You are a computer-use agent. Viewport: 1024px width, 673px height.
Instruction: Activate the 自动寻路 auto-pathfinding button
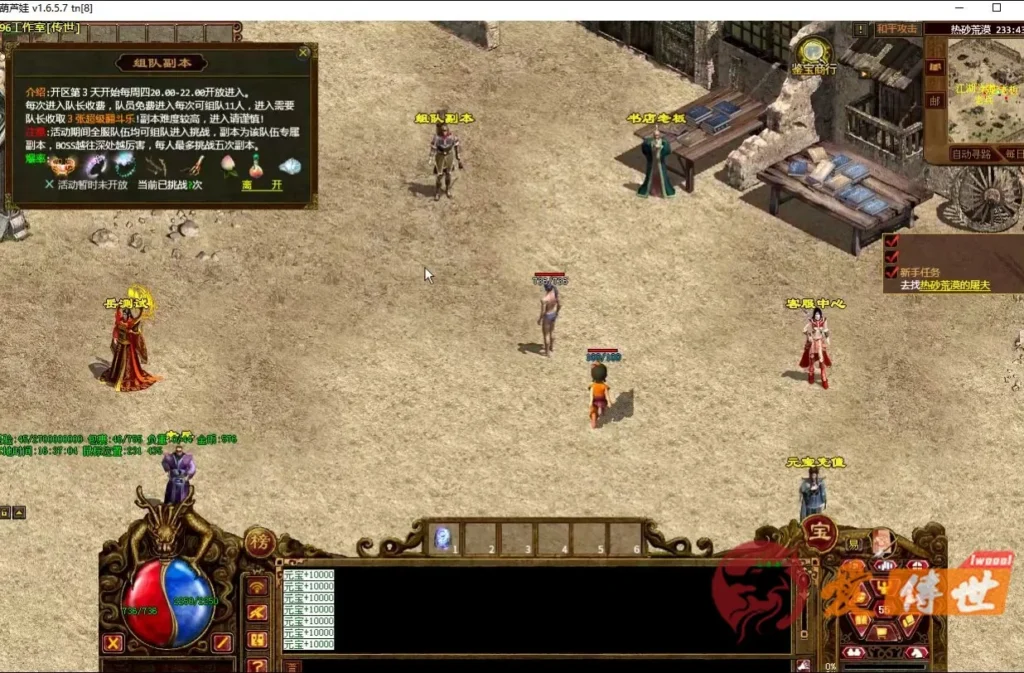[971, 154]
